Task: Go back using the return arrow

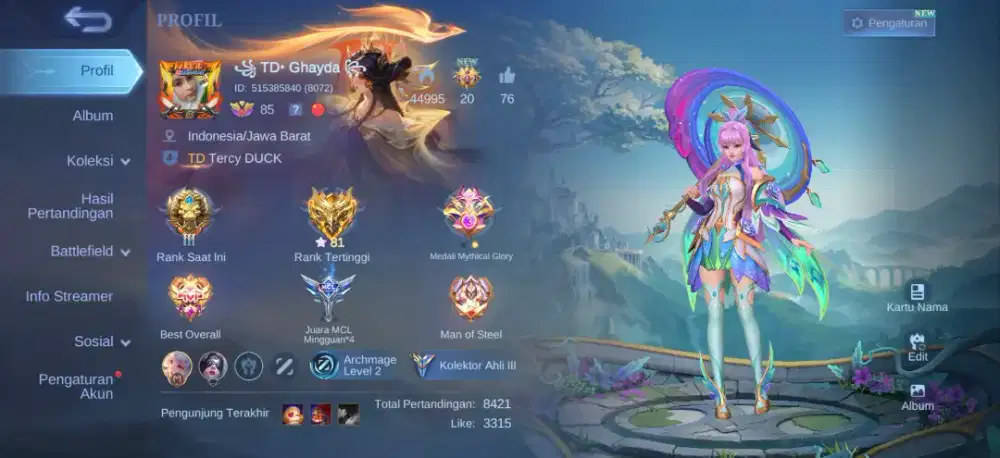Action: point(87,20)
